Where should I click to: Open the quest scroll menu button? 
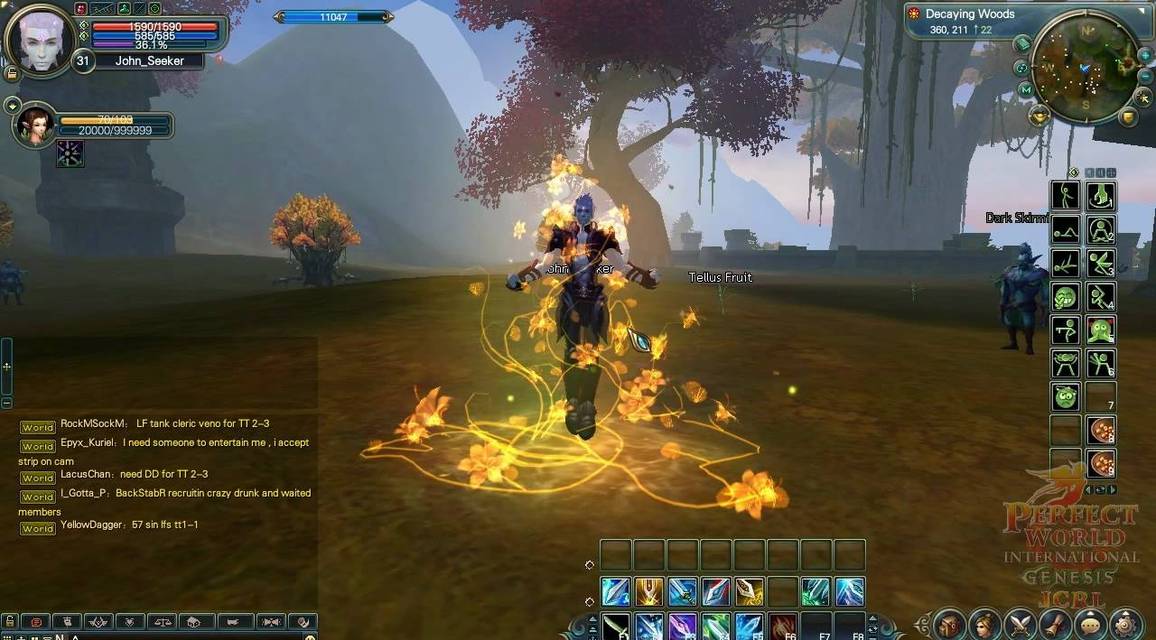pyautogui.click(x=1055, y=624)
